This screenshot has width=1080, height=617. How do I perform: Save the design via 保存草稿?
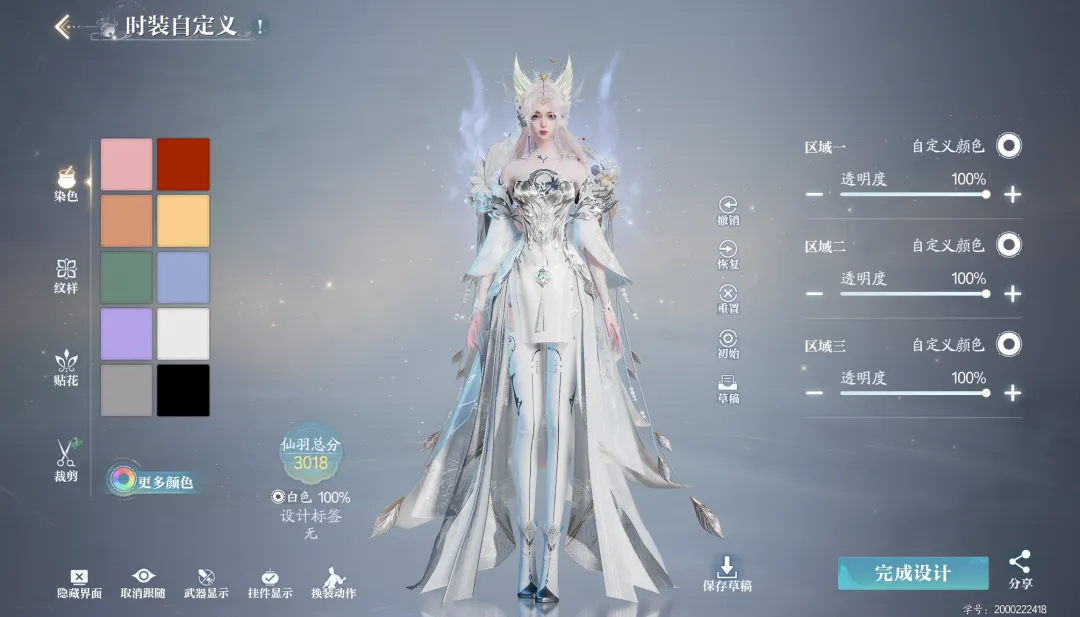pyautogui.click(x=727, y=573)
